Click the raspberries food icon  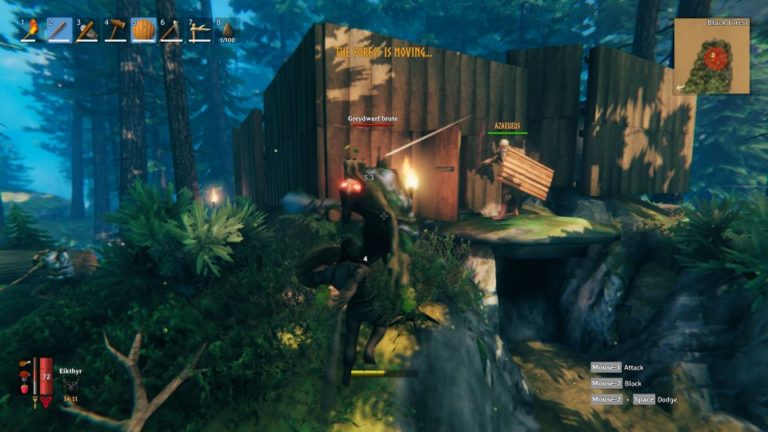click(24, 390)
